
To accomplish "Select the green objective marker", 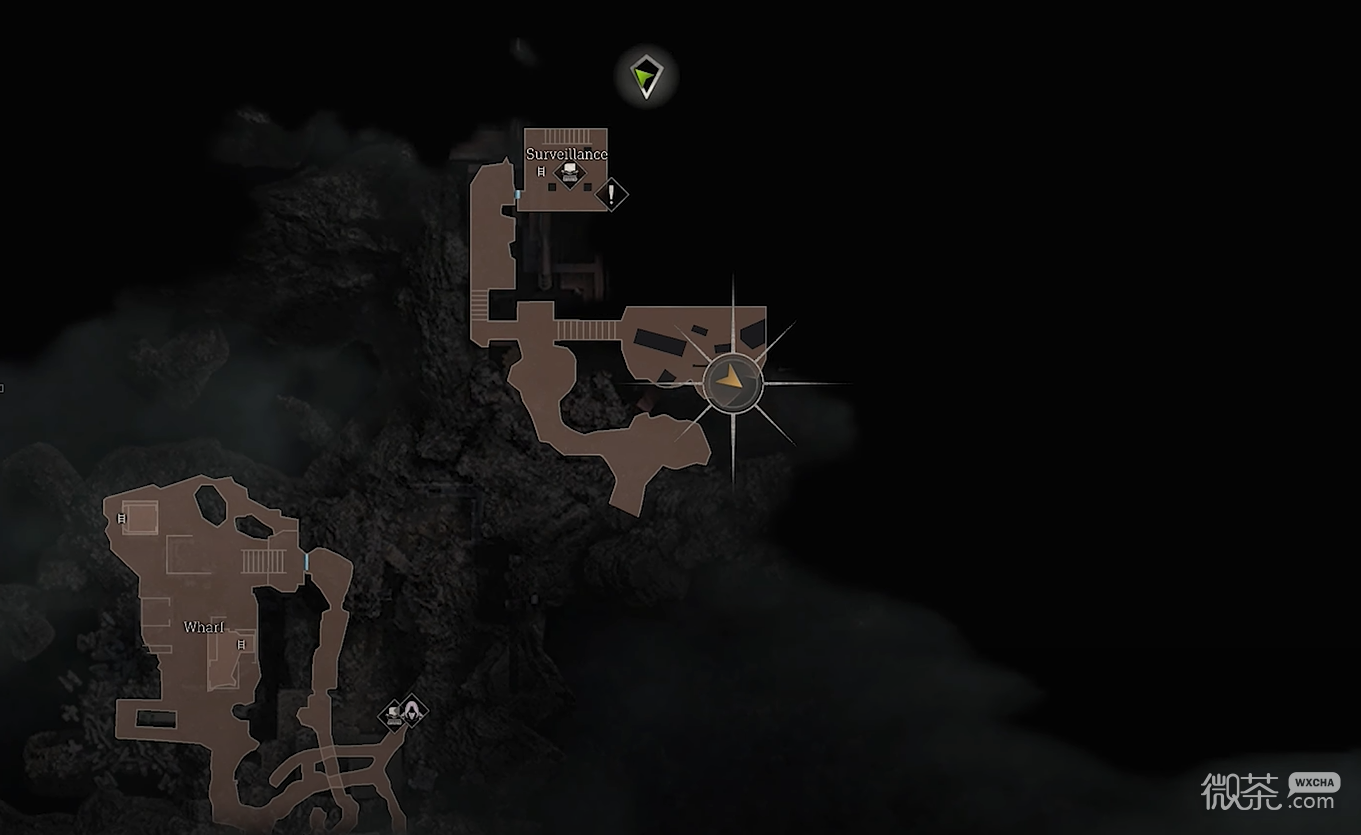I will coord(646,77).
